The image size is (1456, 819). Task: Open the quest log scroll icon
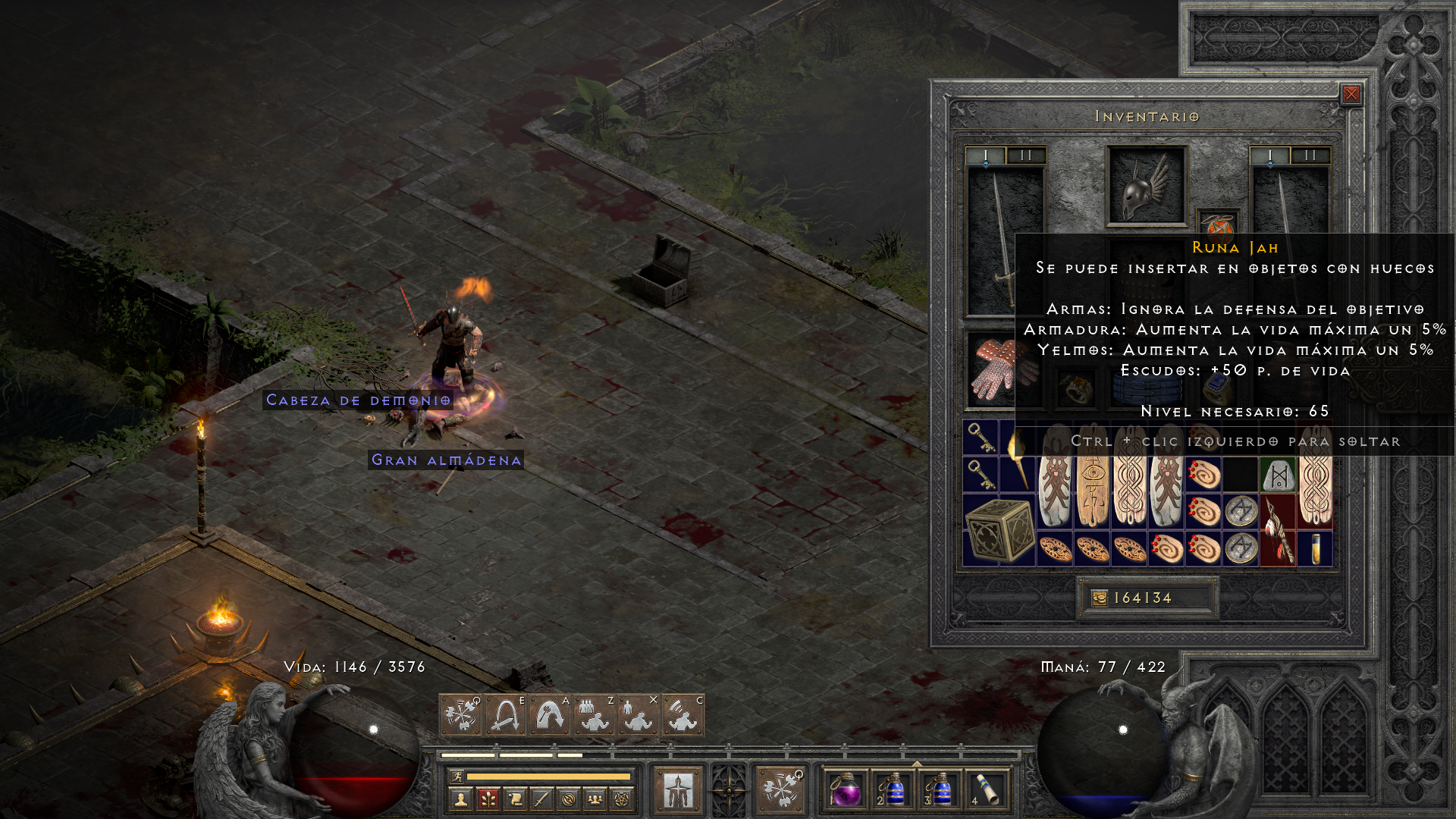[516, 799]
